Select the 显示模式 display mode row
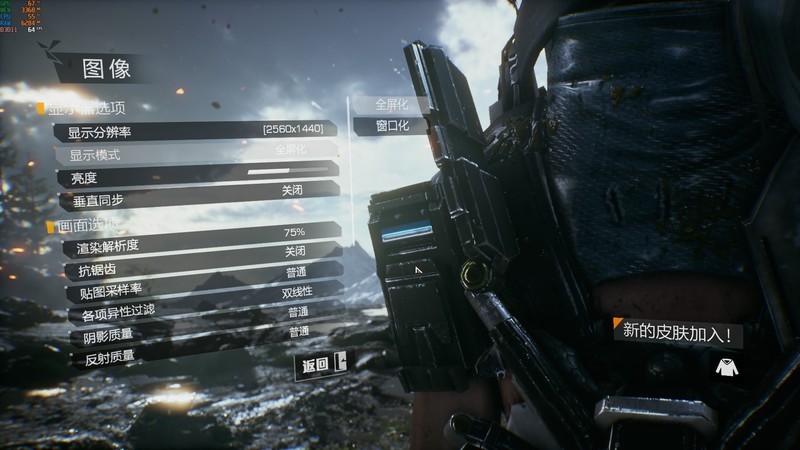 (195, 153)
